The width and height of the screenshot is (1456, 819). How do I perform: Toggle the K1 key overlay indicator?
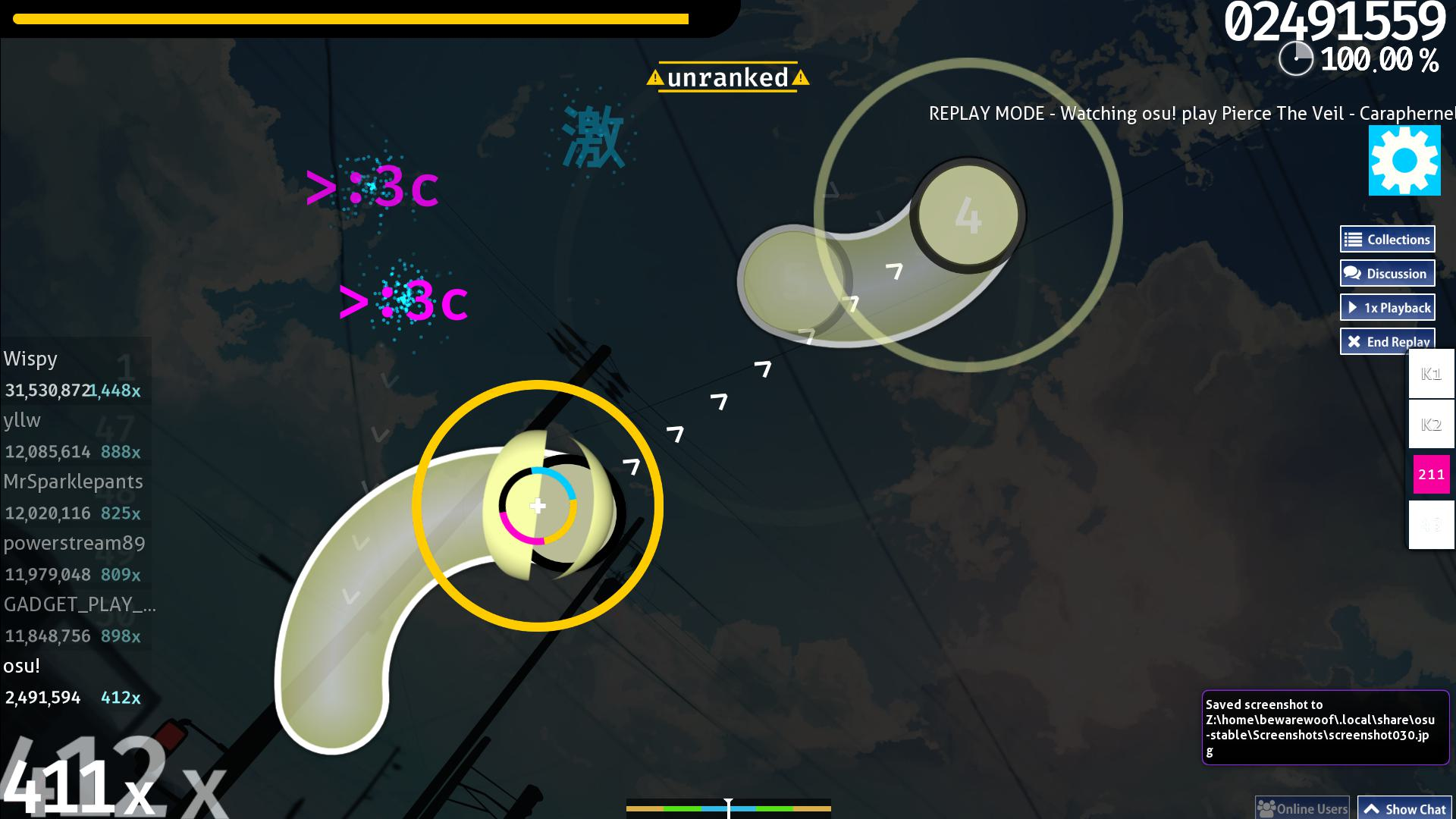[x=1429, y=374]
